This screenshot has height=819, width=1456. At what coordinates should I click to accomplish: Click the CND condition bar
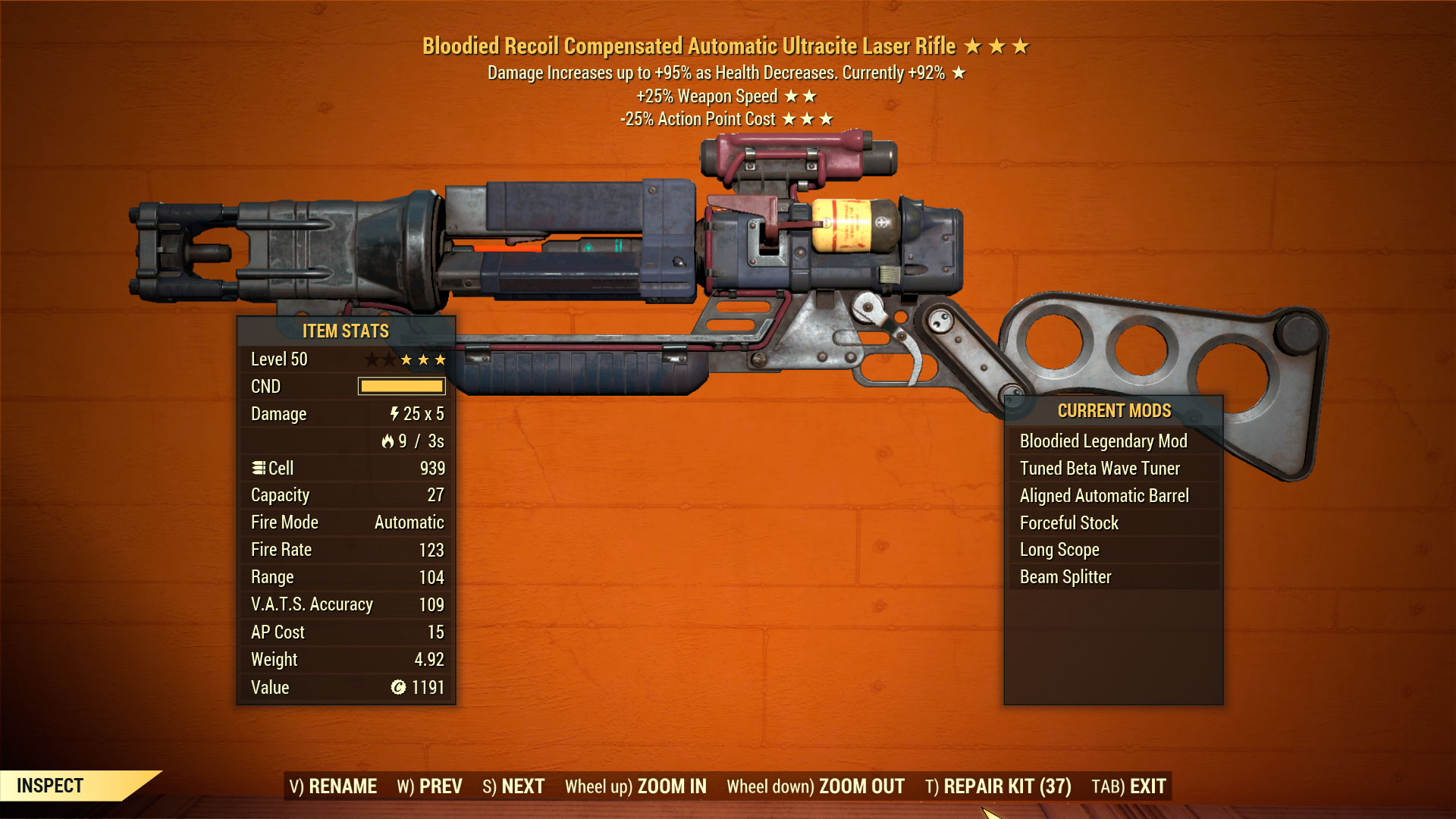(x=402, y=387)
